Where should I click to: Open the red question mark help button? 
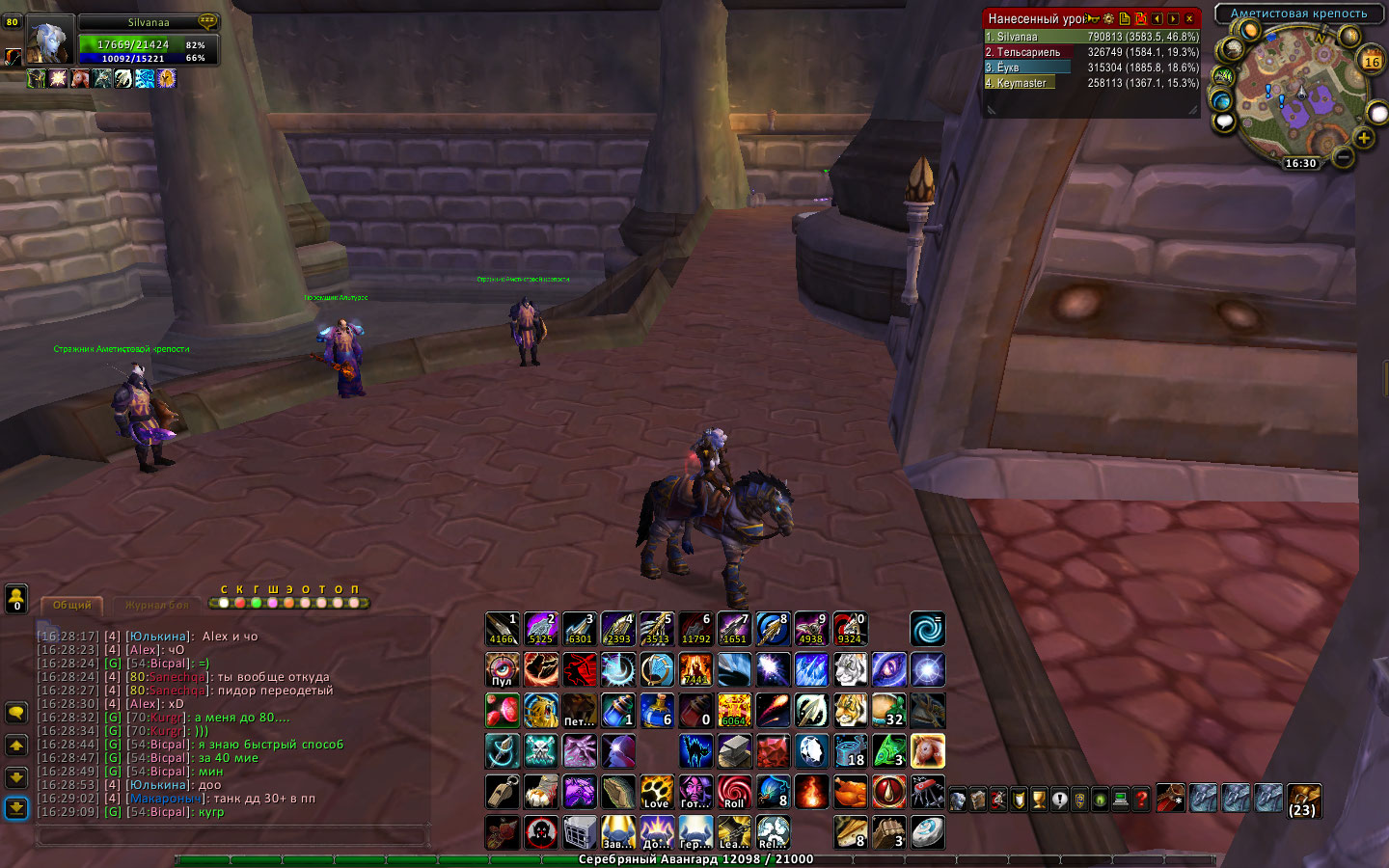(1141, 800)
